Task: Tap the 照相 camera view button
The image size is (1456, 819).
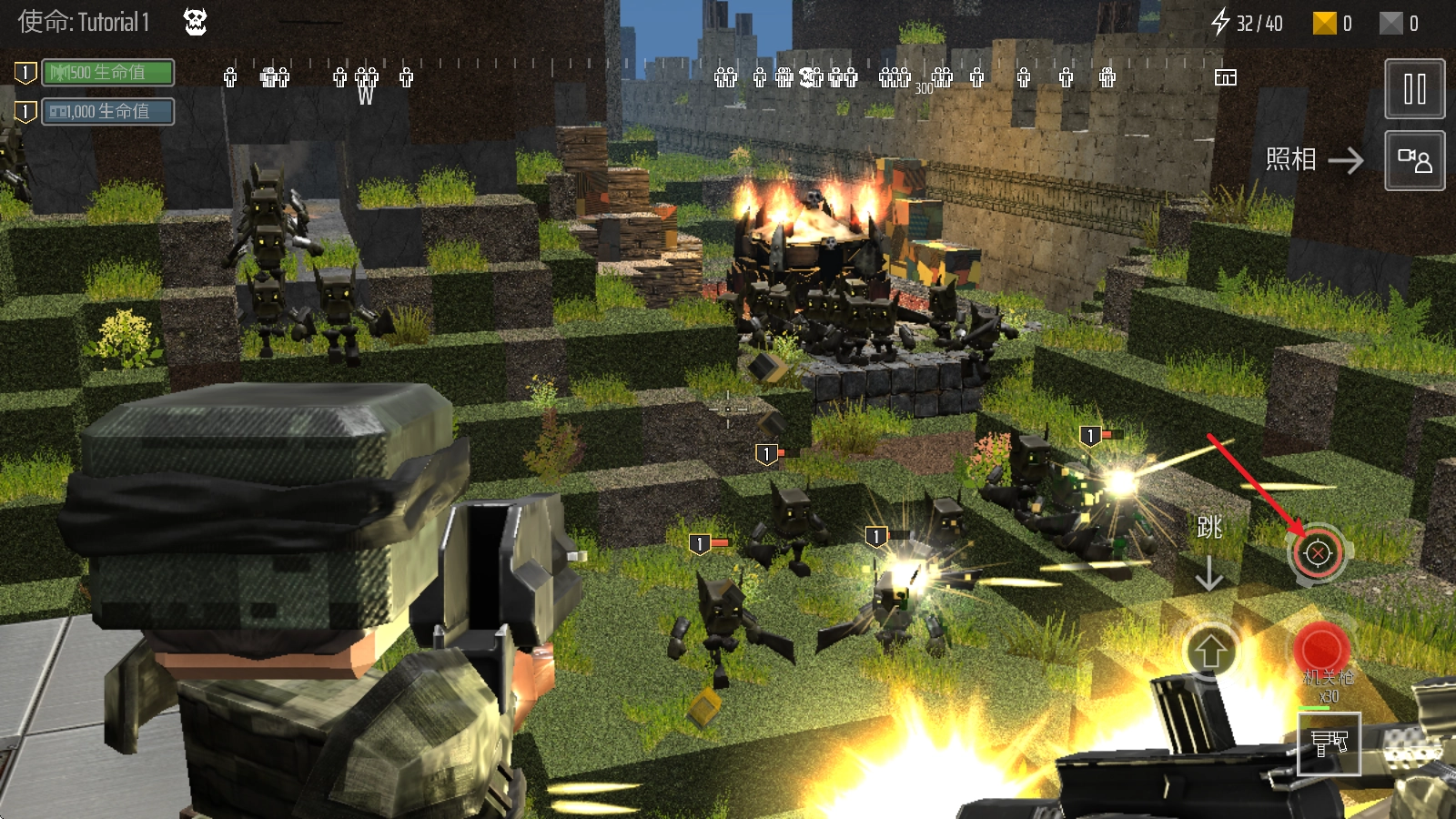Action: (x=1414, y=161)
